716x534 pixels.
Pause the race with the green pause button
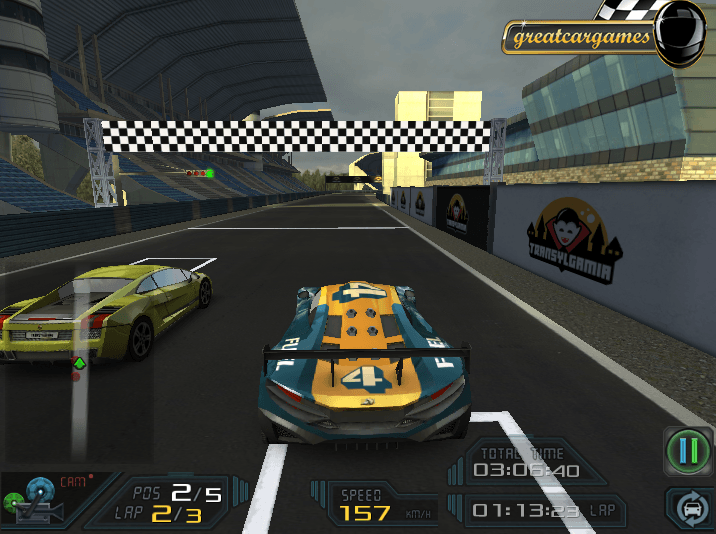[688, 451]
